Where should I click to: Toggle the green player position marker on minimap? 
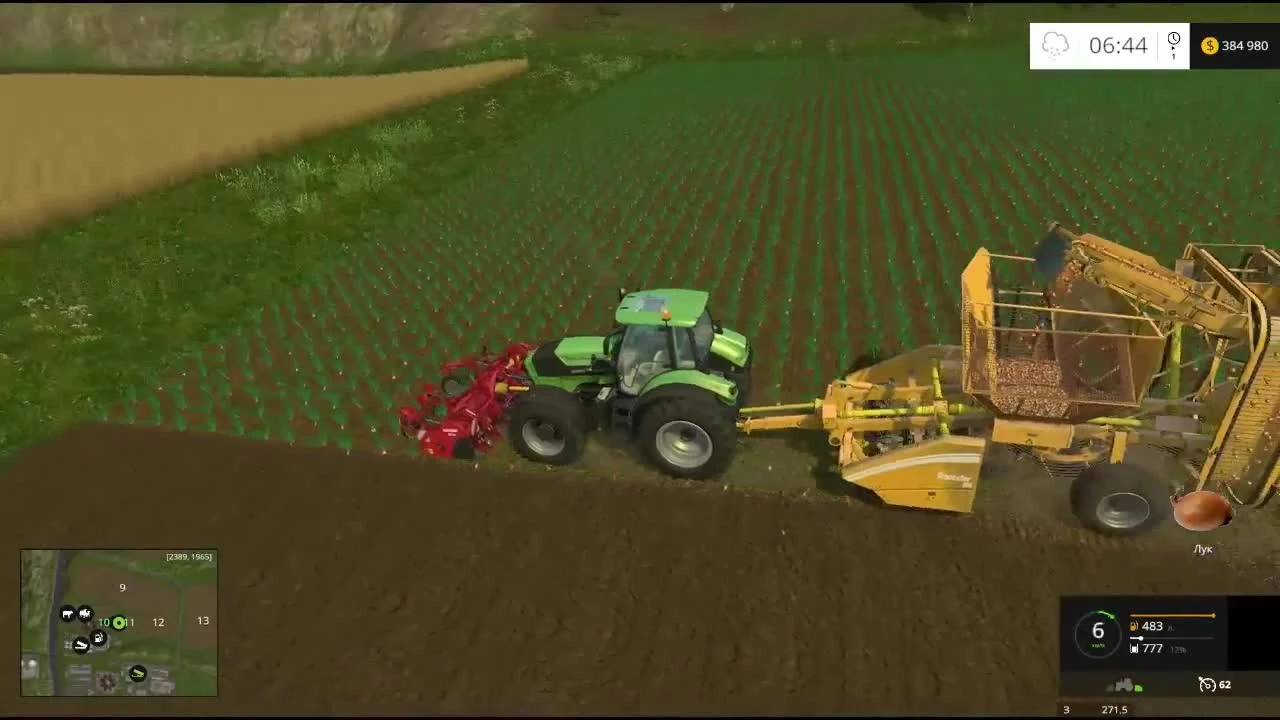click(x=119, y=623)
